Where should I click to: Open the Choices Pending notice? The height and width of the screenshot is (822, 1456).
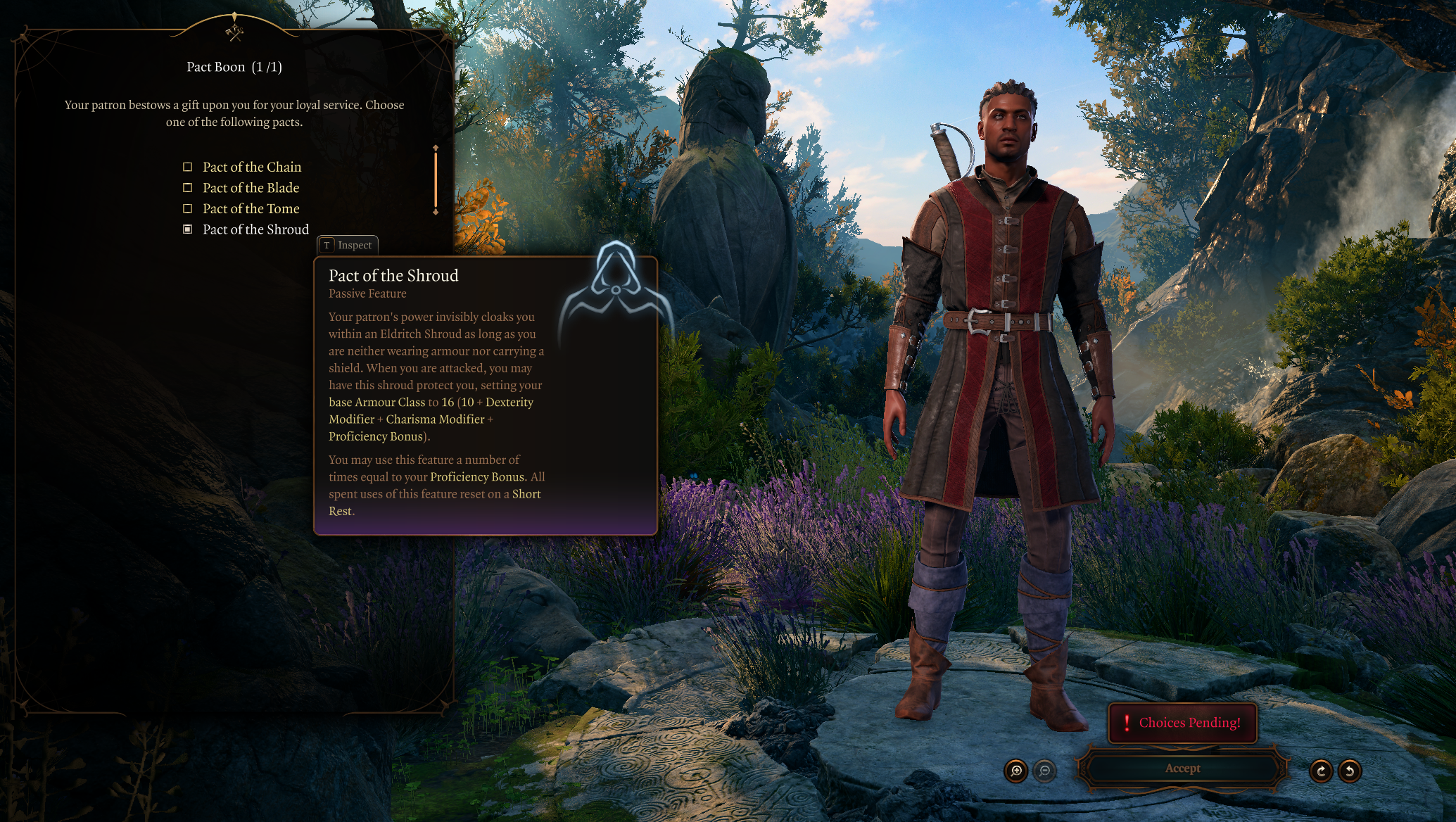click(1182, 723)
